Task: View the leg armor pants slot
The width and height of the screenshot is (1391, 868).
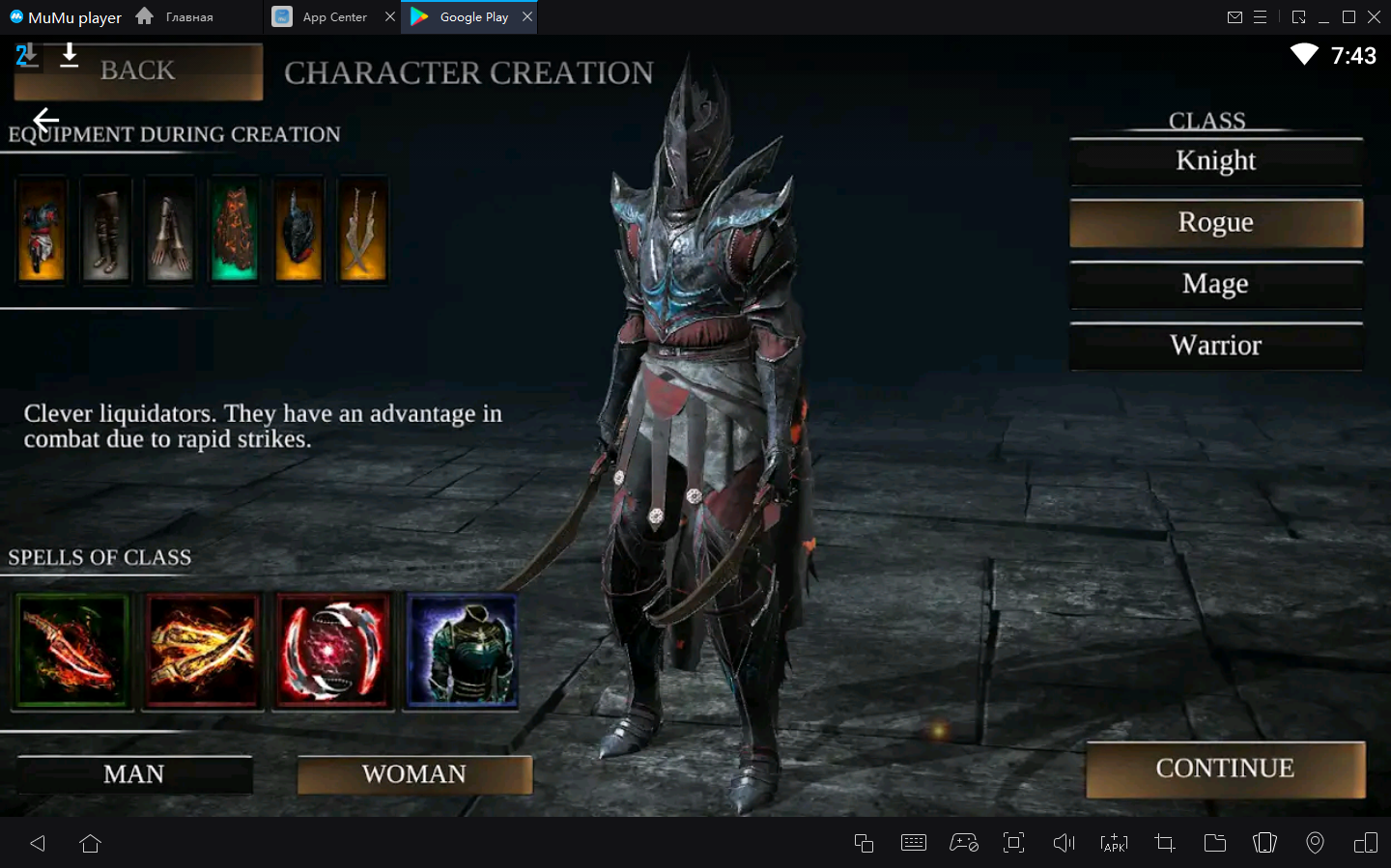Action: (x=105, y=231)
